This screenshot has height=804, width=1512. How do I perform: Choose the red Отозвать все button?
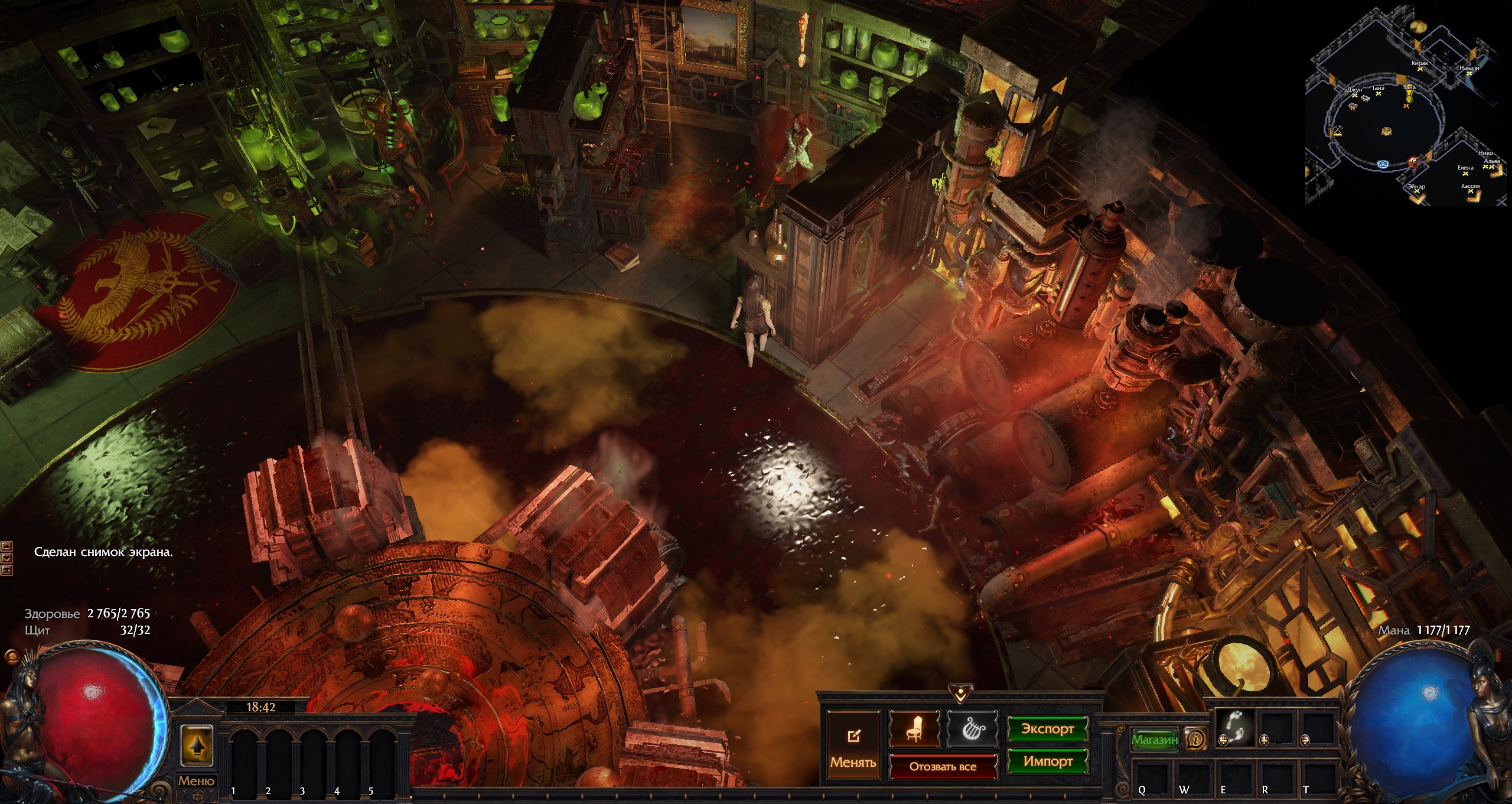(x=943, y=767)
